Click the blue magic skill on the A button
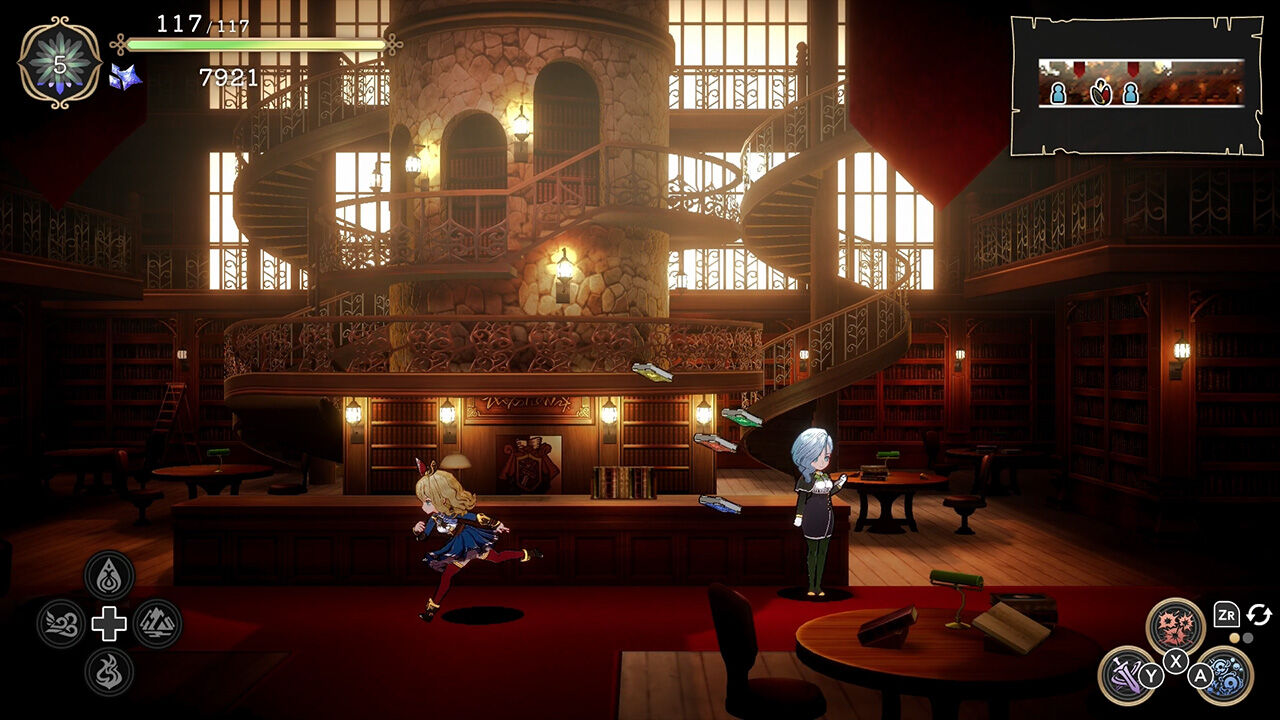 click(1227, 677)
